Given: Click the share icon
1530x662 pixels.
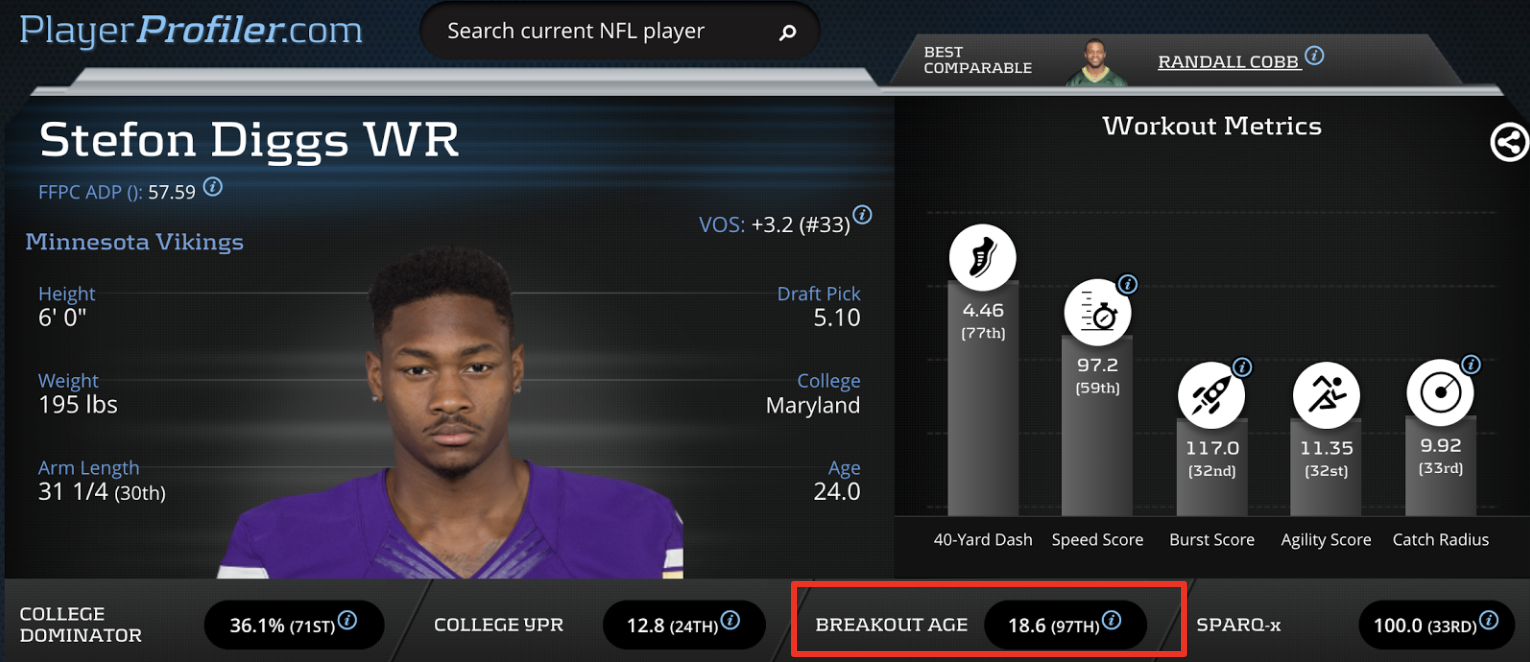Looking at the screenshot, I should coord(1509,143).
